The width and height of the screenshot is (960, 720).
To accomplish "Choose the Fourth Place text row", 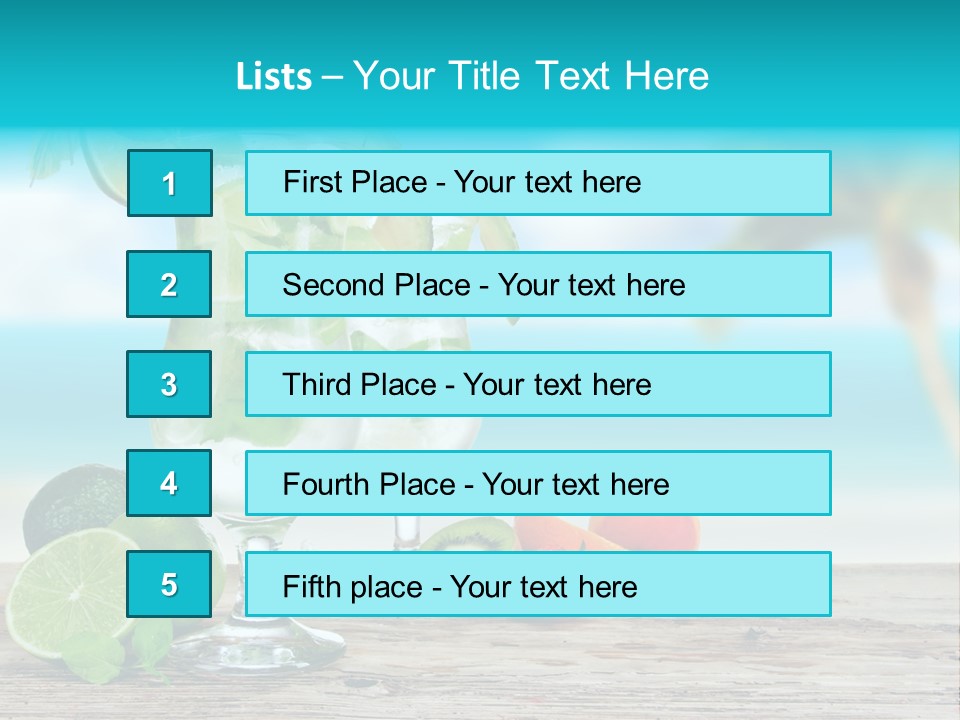I will click(538, 484).
